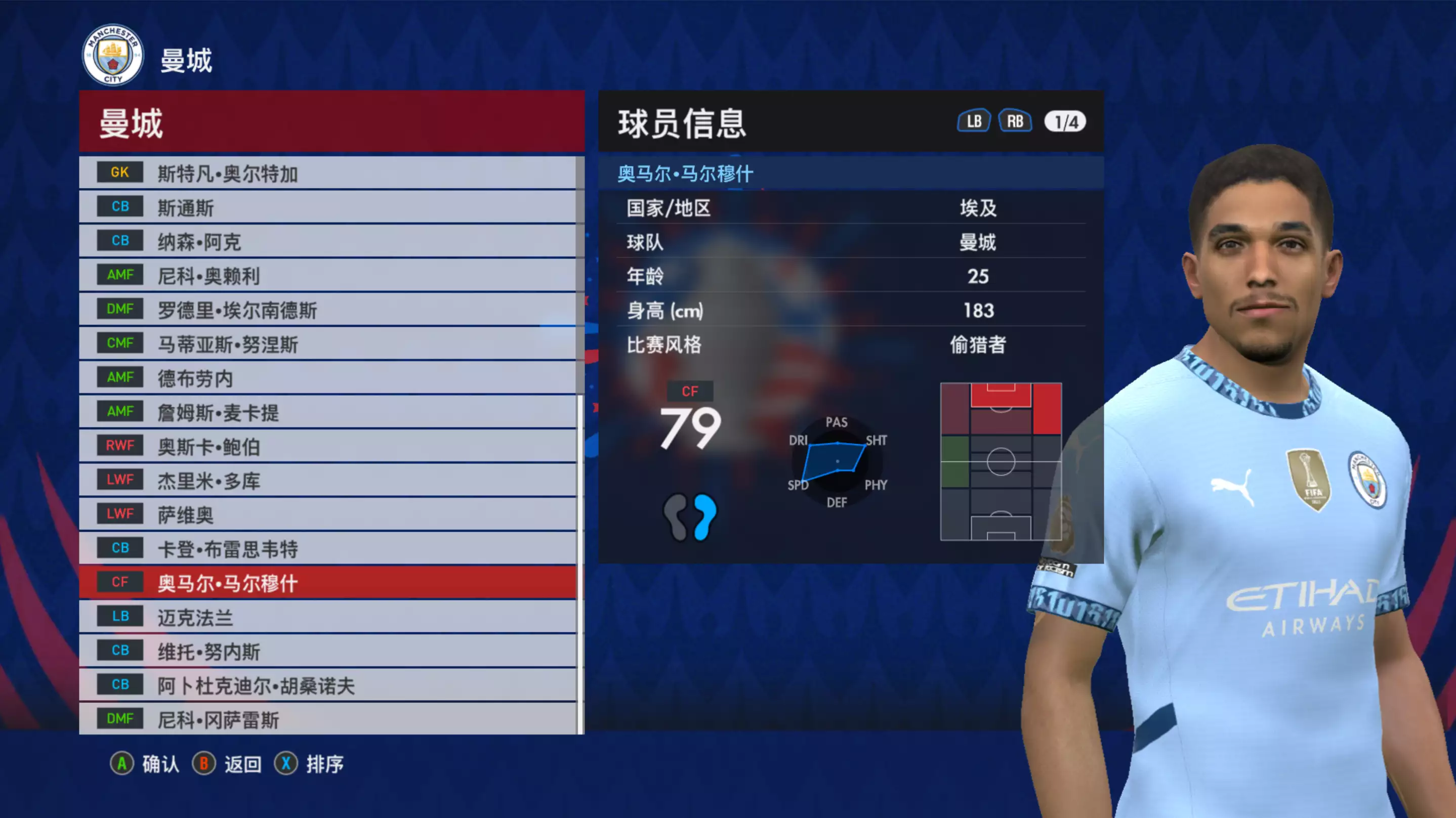
Task: Pick 卡登•布雷思韦特 from the squad
Action: [328, 548]
